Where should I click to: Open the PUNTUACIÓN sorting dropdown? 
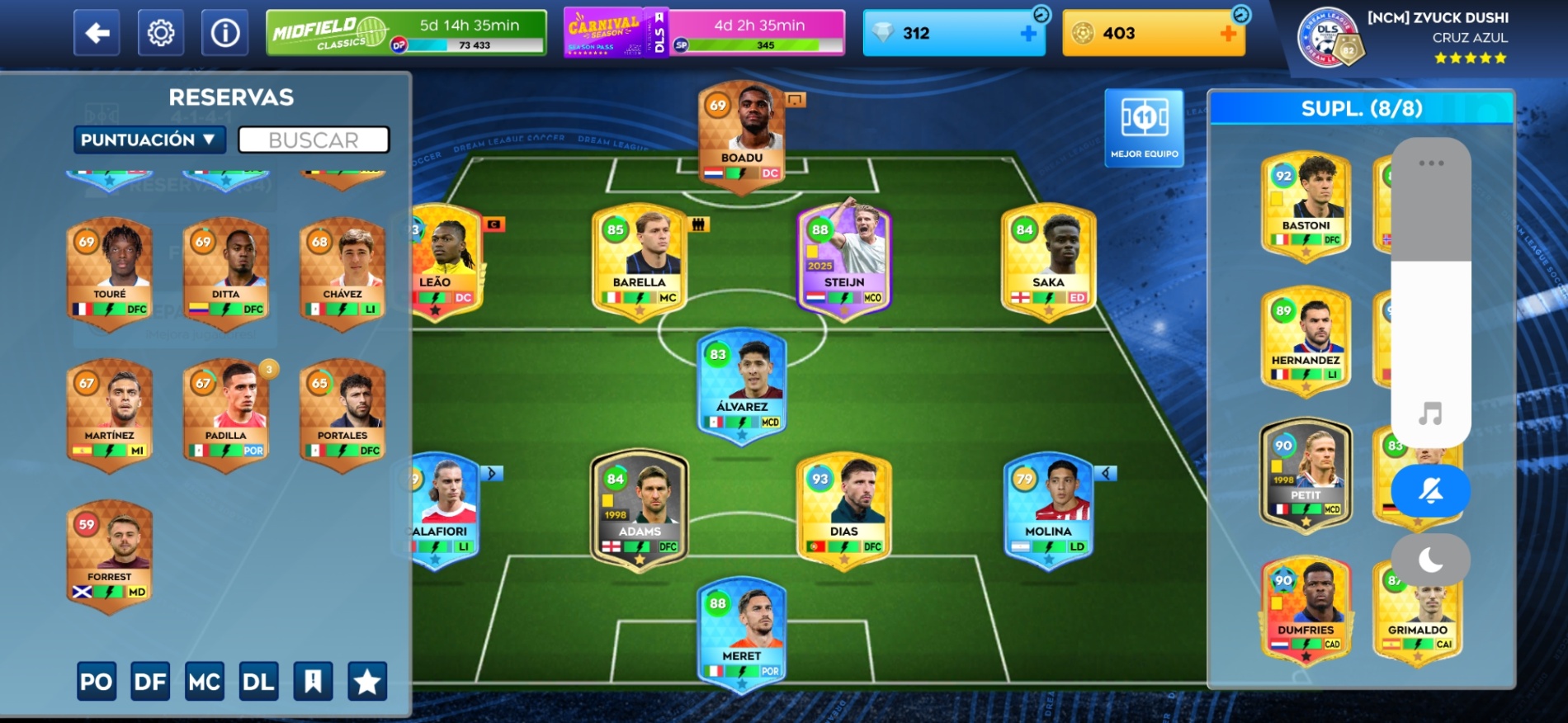click(x=149, y=139)
